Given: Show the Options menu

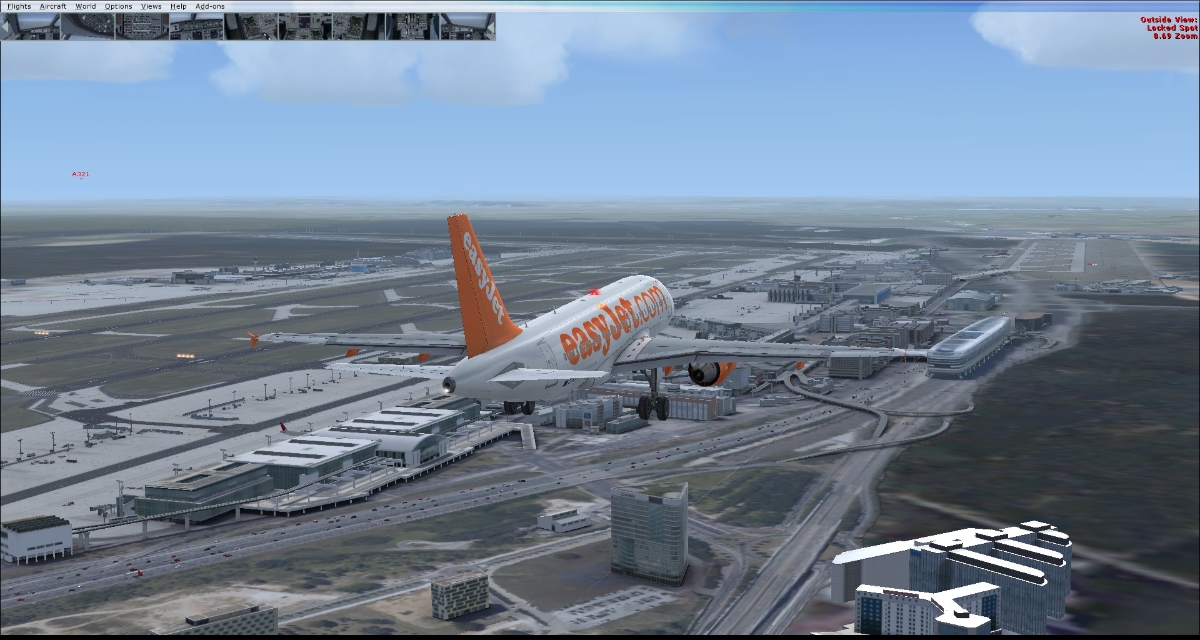Looking at the screenshot, I should tap(118, 6).
